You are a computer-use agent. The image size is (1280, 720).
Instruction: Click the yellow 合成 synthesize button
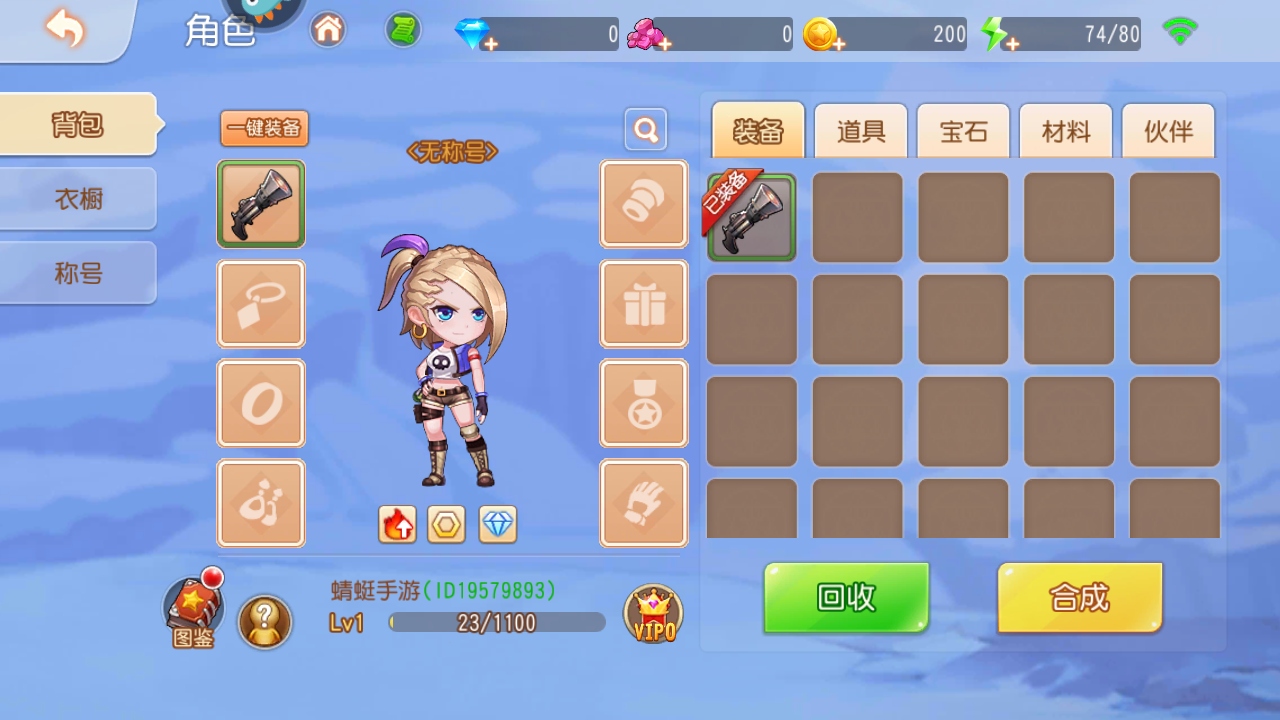point(1079,597)
